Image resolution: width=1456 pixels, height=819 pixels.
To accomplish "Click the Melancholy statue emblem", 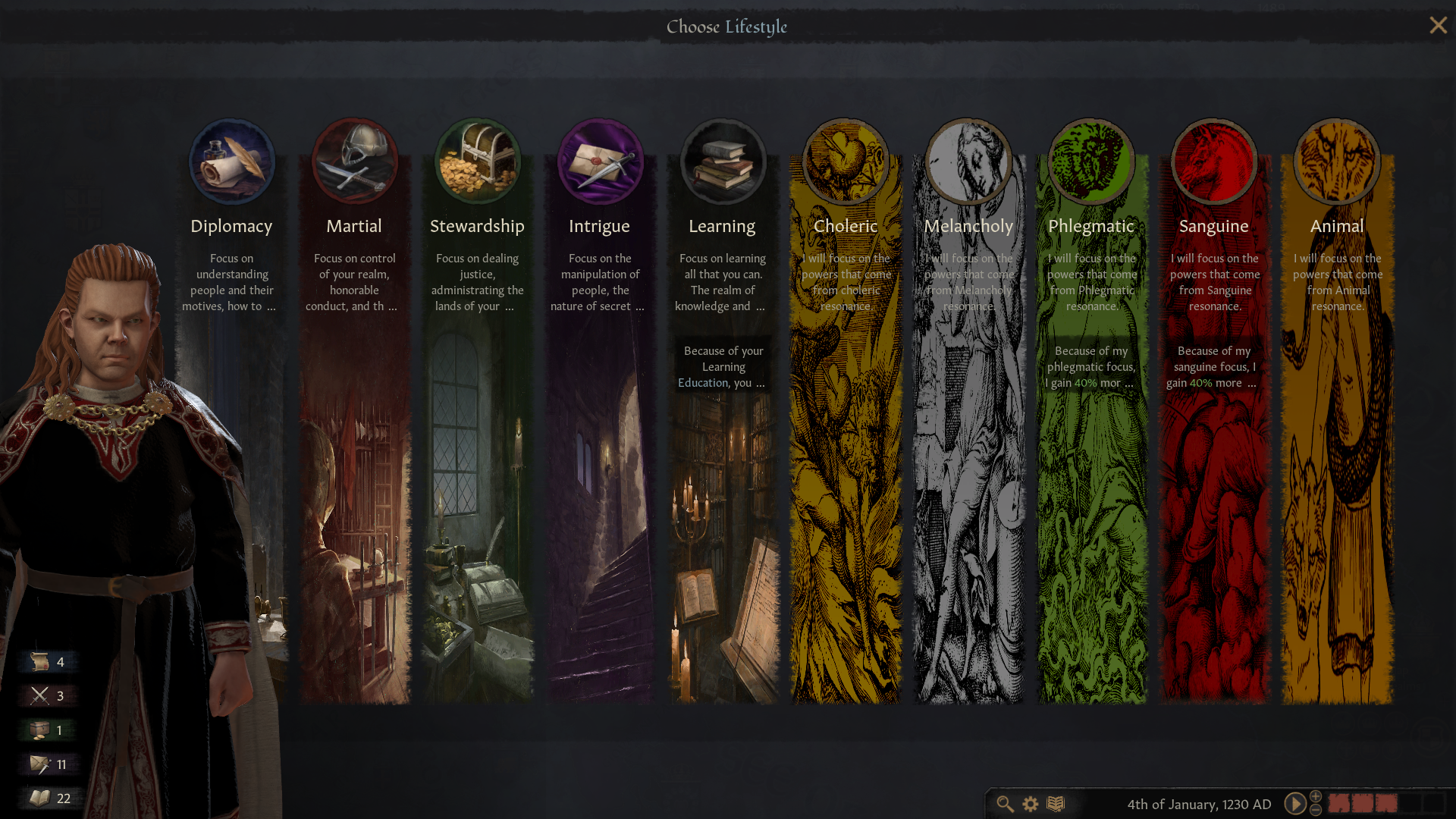I will click(968, 161).
